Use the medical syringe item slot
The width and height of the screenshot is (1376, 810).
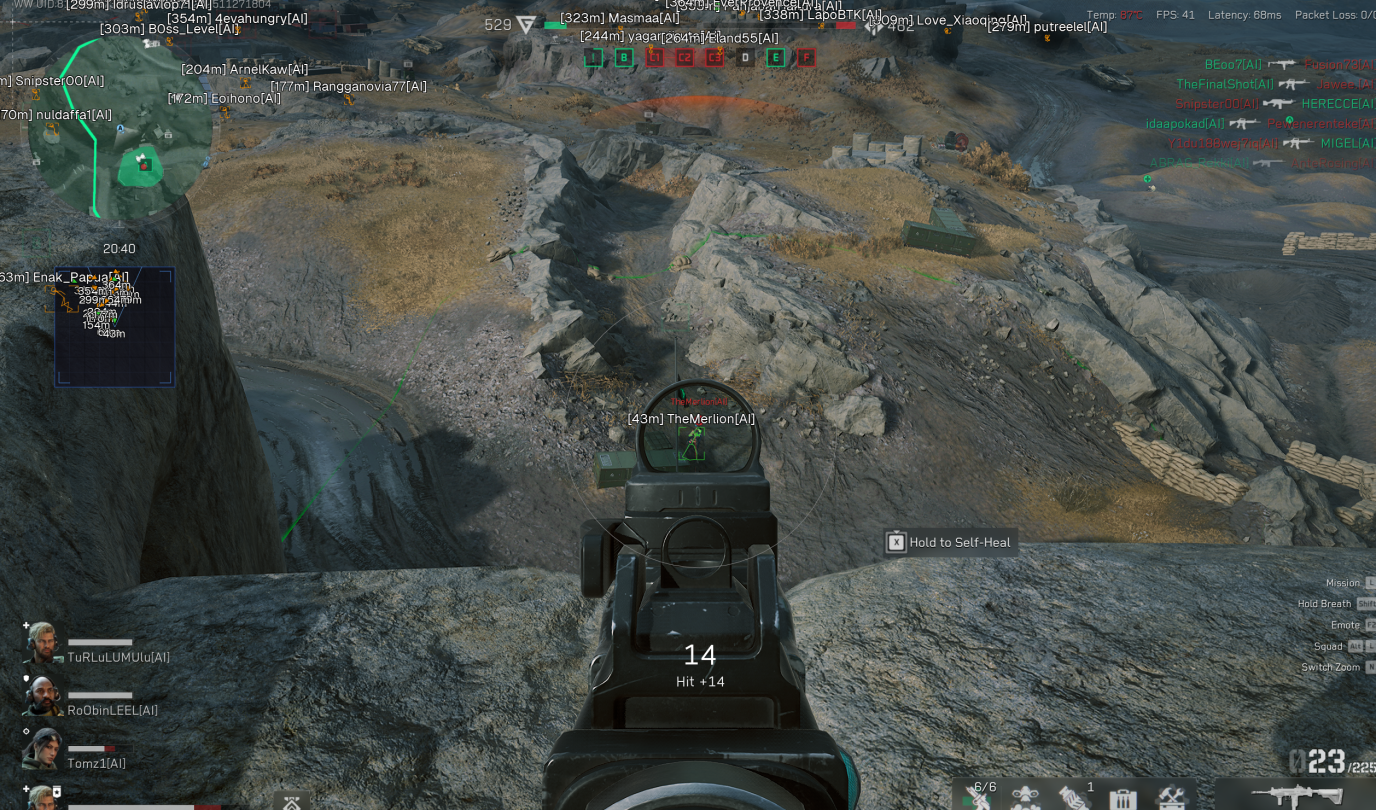point(978,798)
